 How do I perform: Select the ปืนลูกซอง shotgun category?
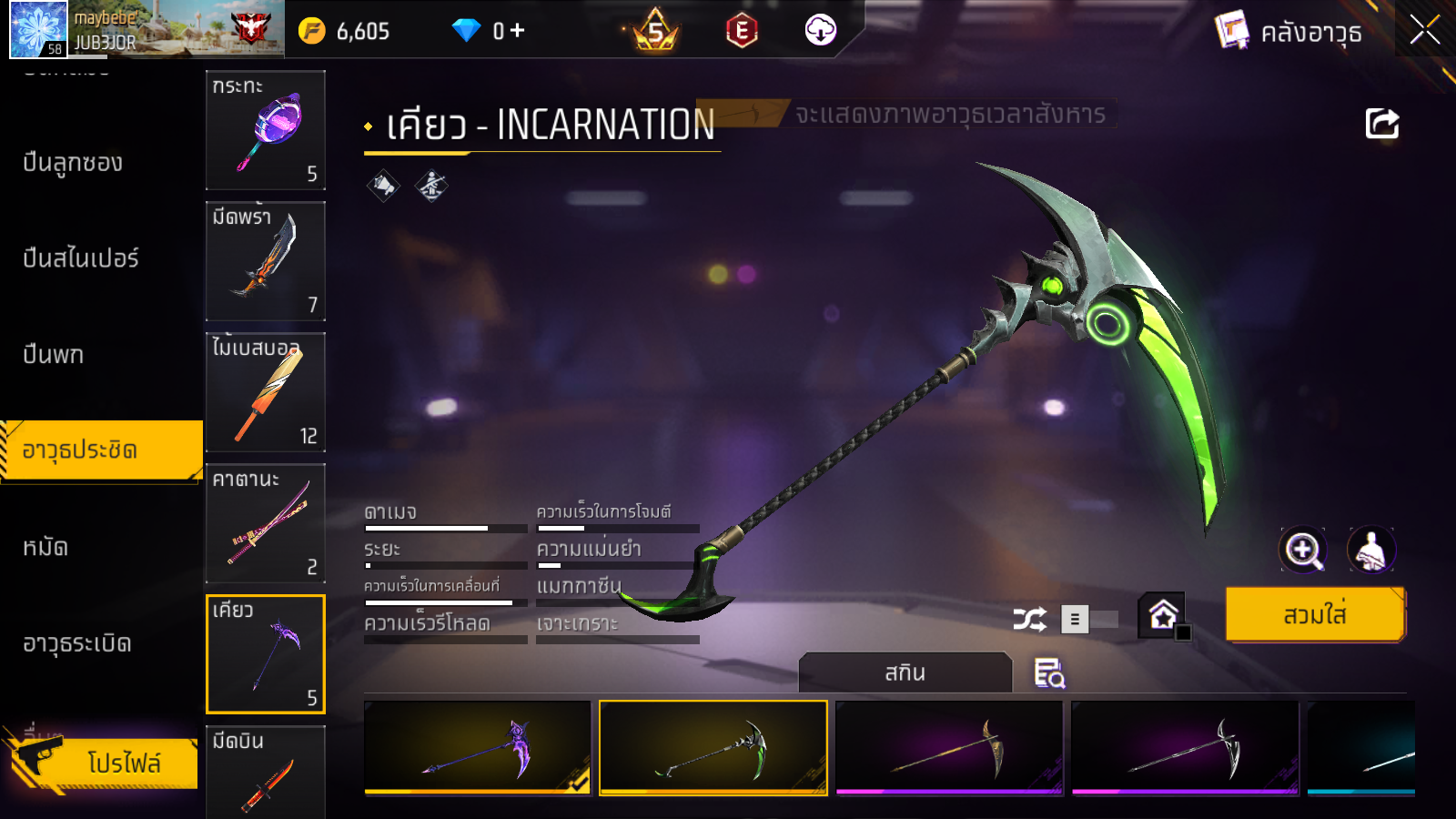click(x=73, y=163)
